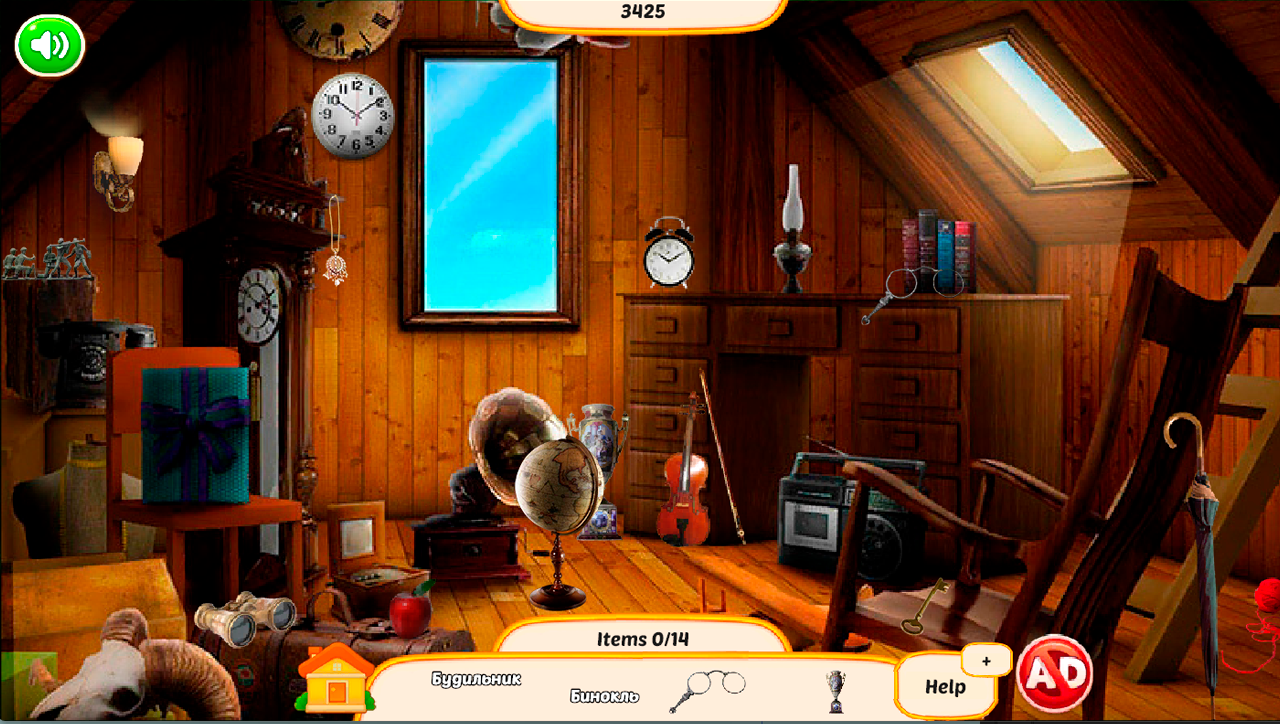Viewport: 1280px width, 724px height.
Task: Click the 3425 score banner
Action: 640,11
